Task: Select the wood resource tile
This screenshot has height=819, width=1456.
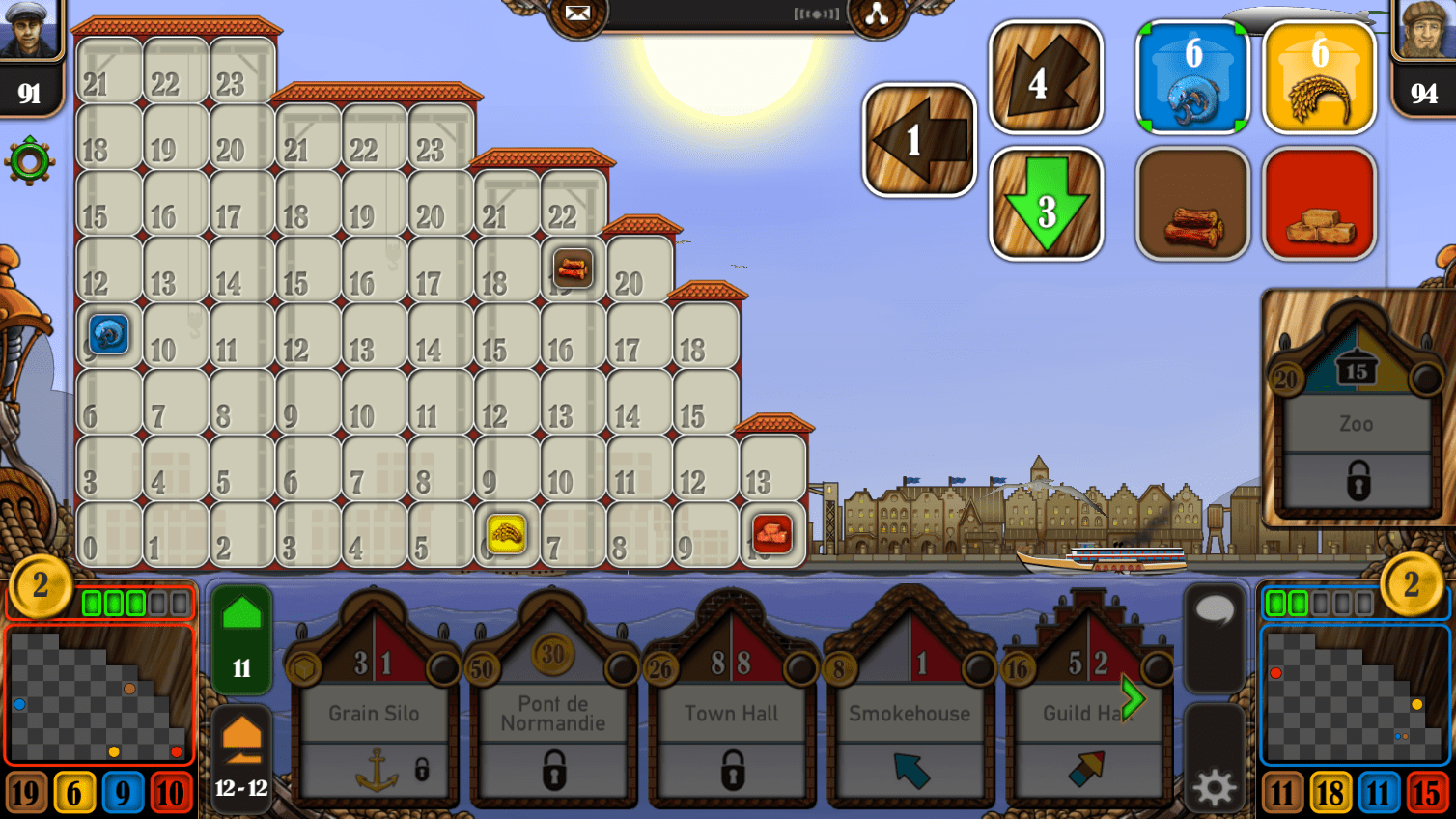Action: (x=1192, y=203)
